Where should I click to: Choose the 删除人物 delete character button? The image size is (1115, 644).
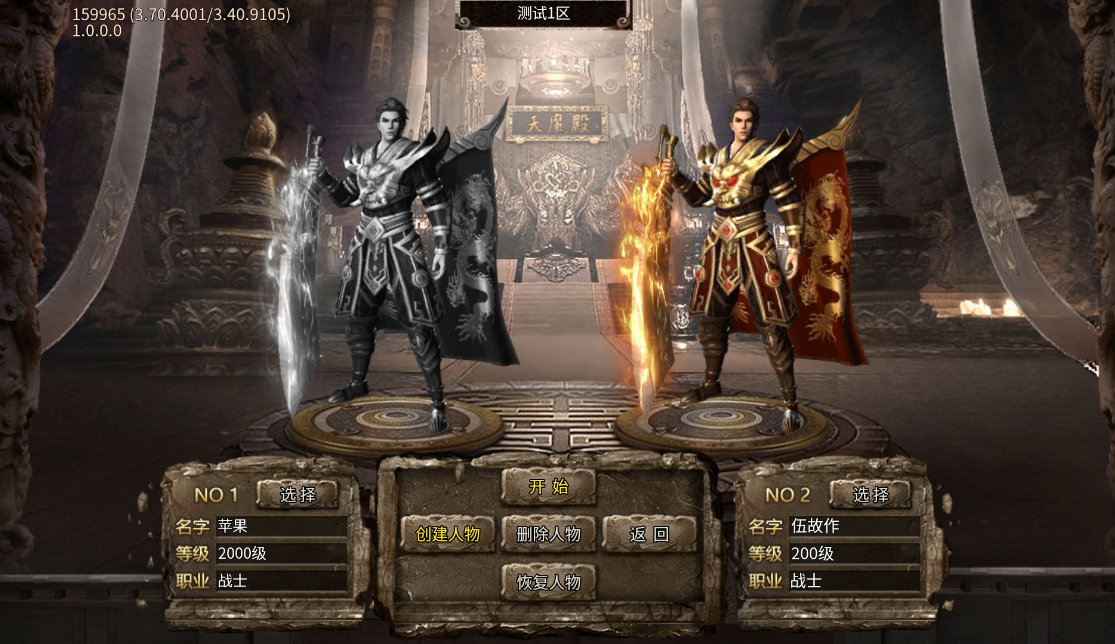point(548,534)
